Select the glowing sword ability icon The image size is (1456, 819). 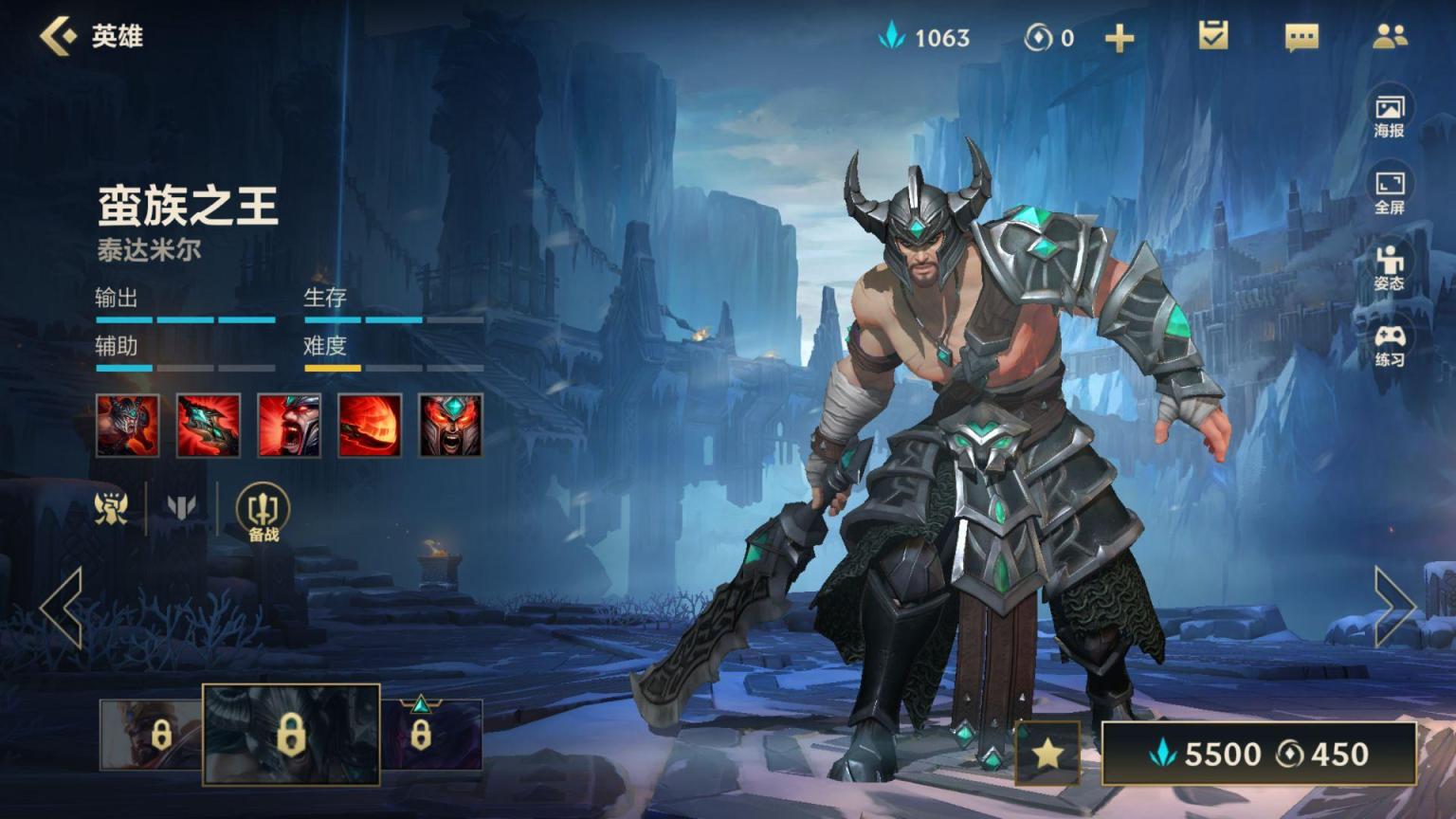[209, 426]
